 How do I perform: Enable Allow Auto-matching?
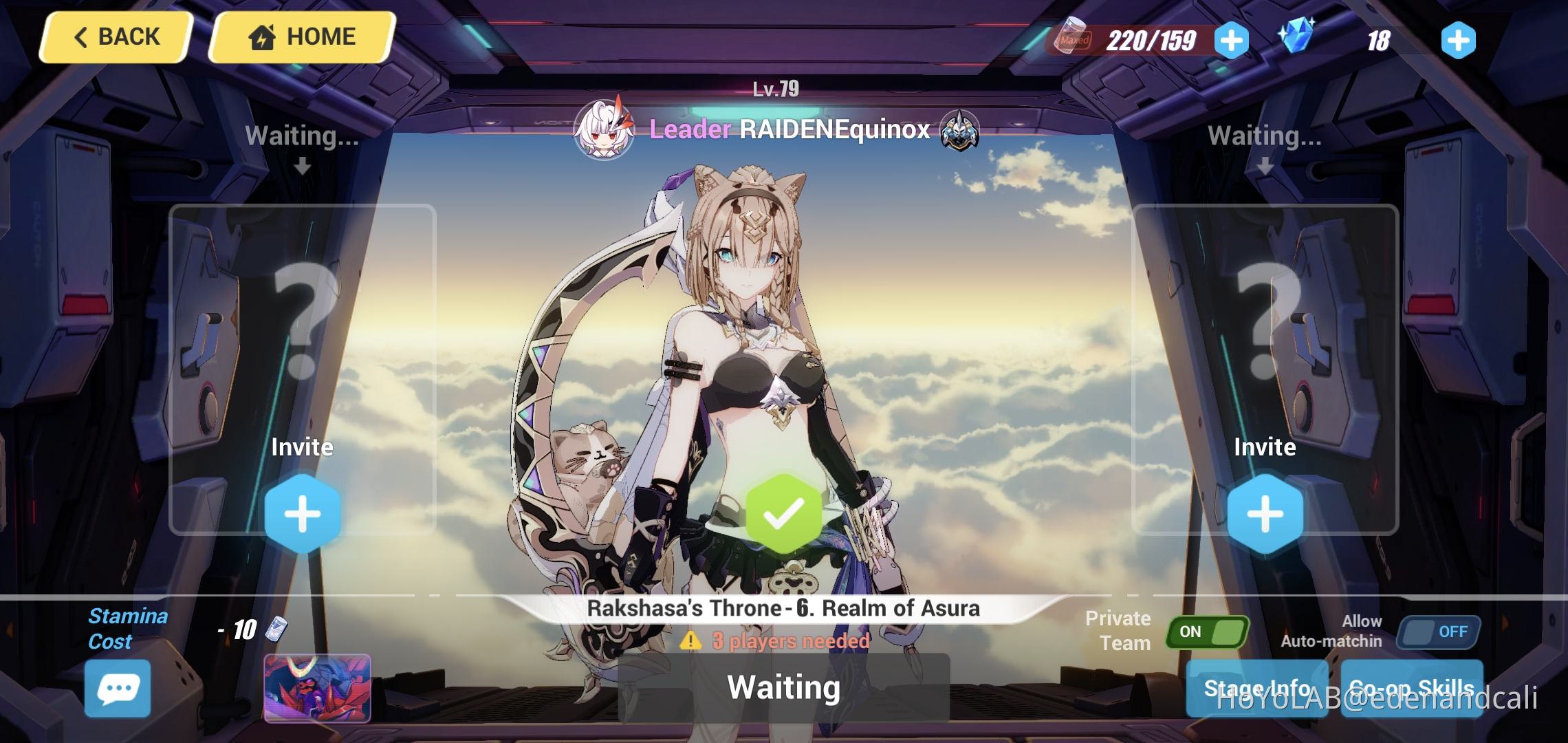click(x=1437, y=631)
